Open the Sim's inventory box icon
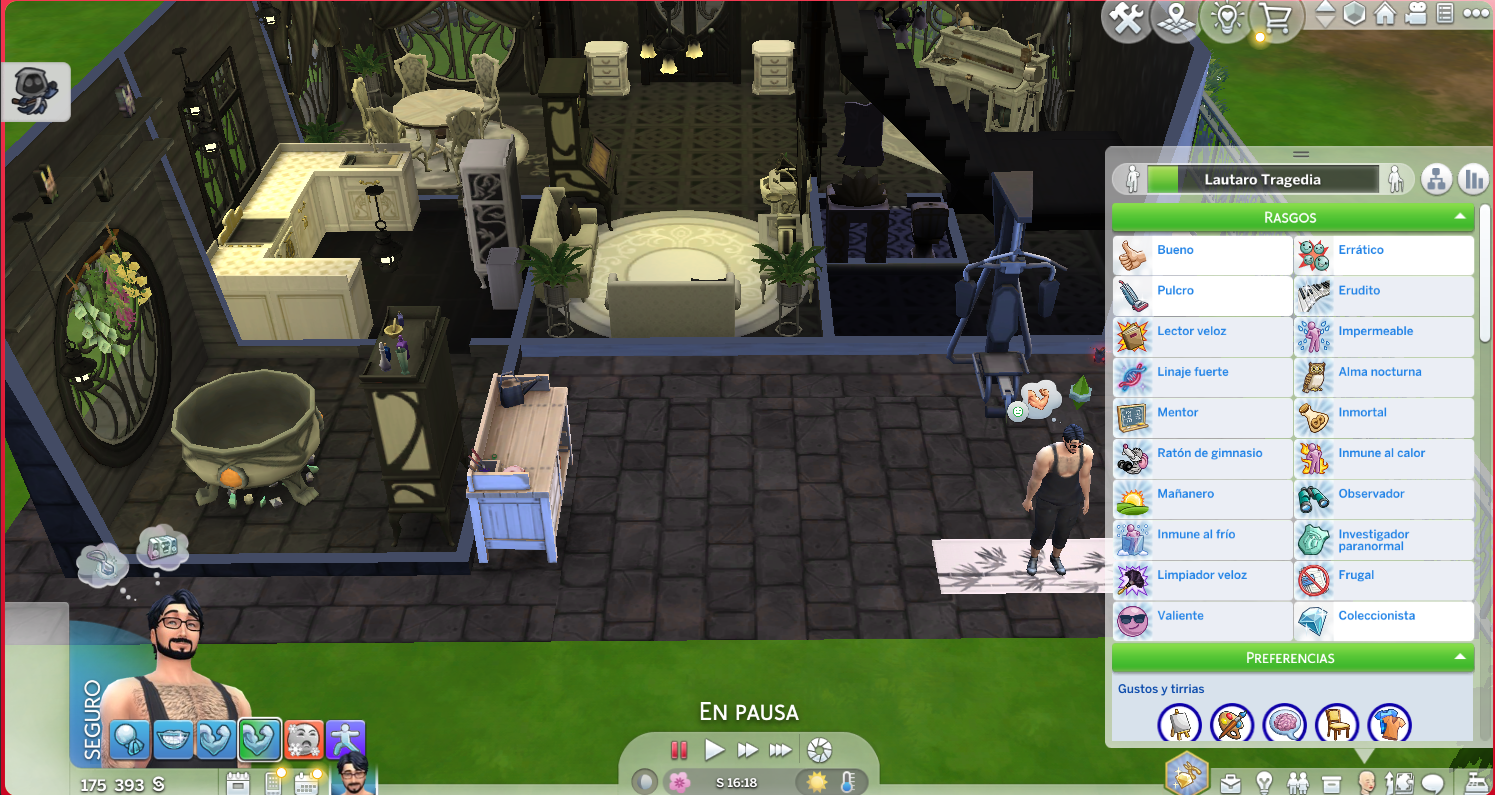Viewport: 1495px width, 795px height. [1332, 784]
